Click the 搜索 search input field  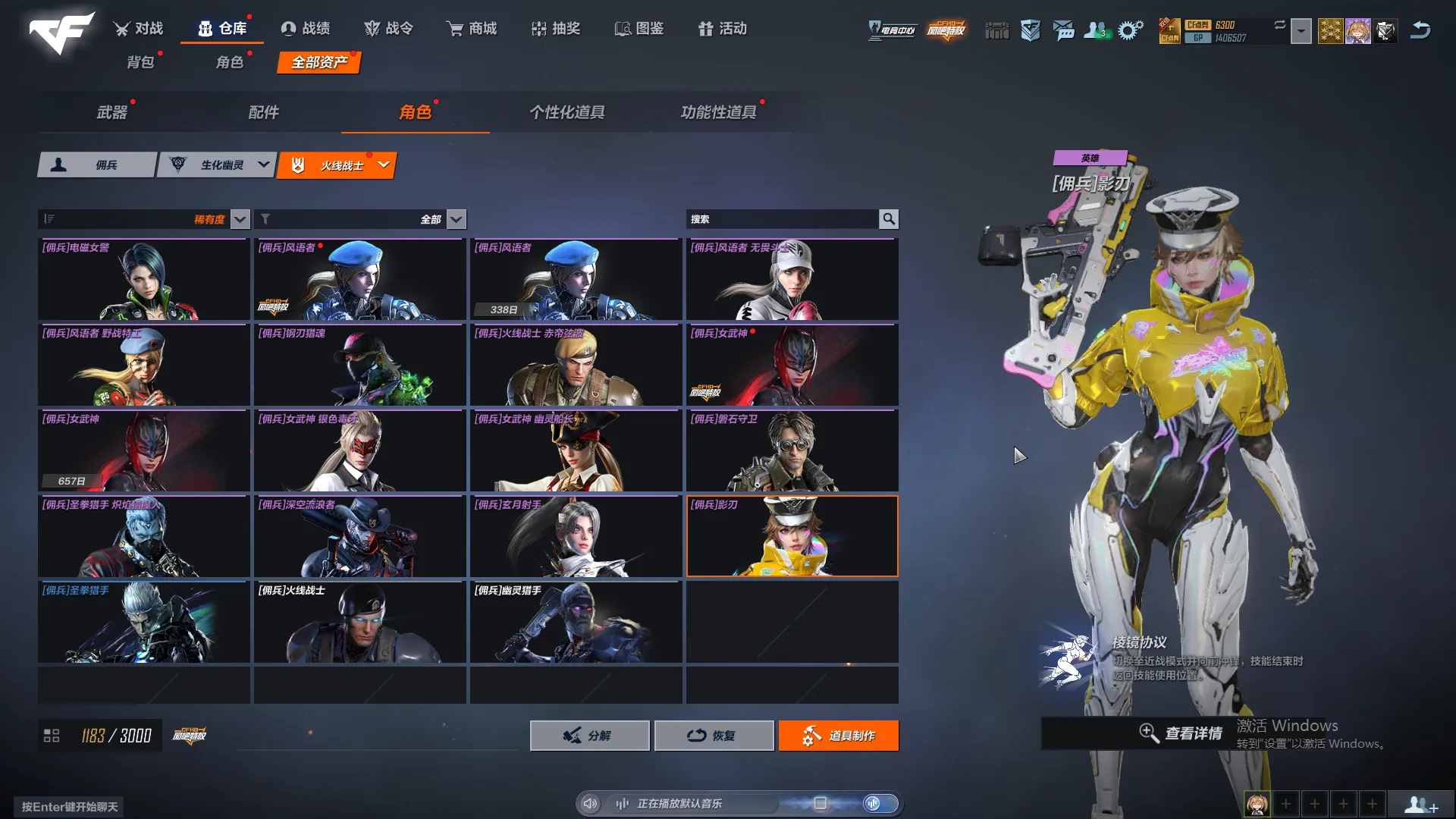pyautogui.click(x=781, y=219)
